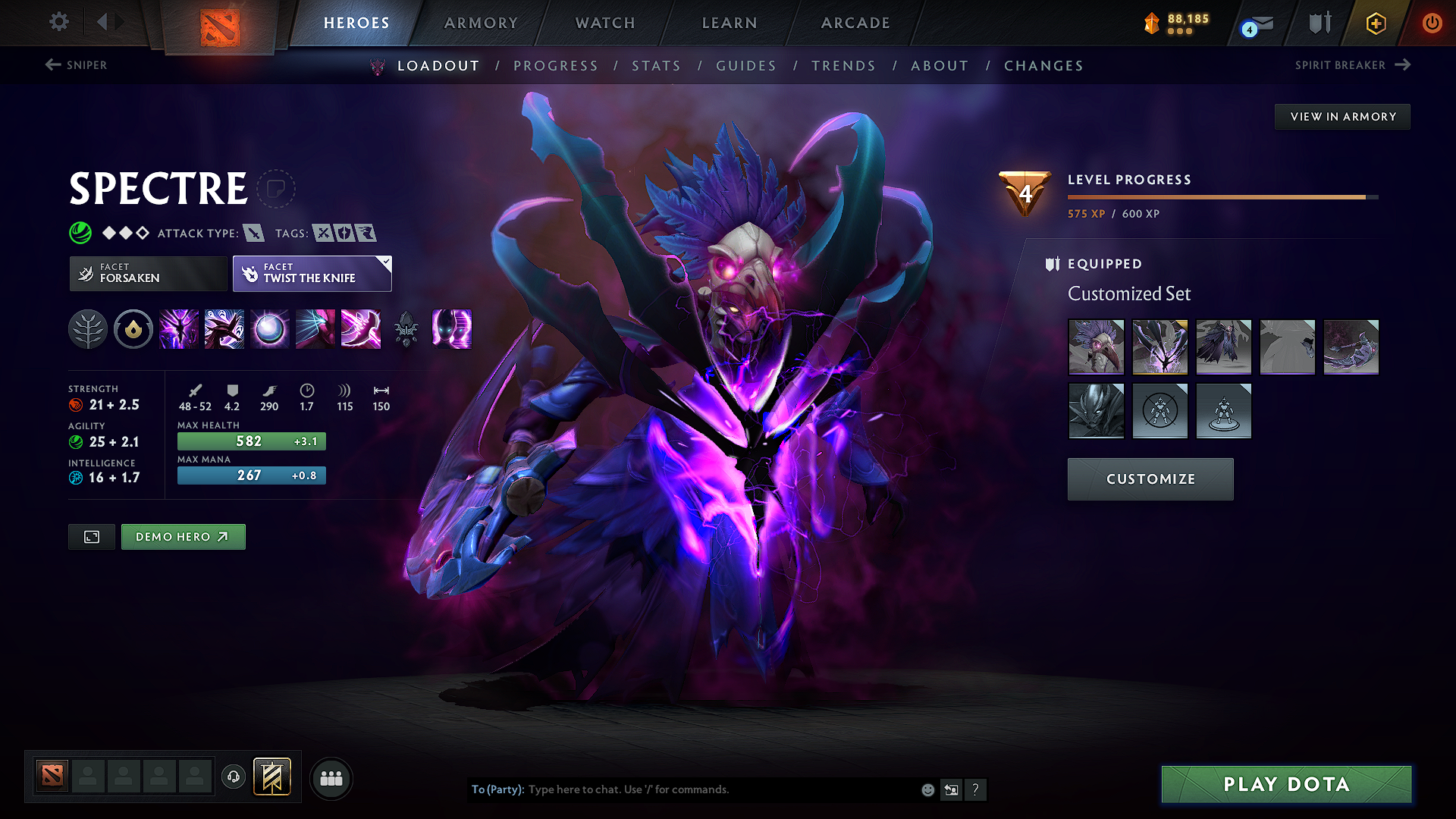The width and height of the screenshot is (1456, 819).
Task: Select the Forsaken facet
Action: [147, 273]
